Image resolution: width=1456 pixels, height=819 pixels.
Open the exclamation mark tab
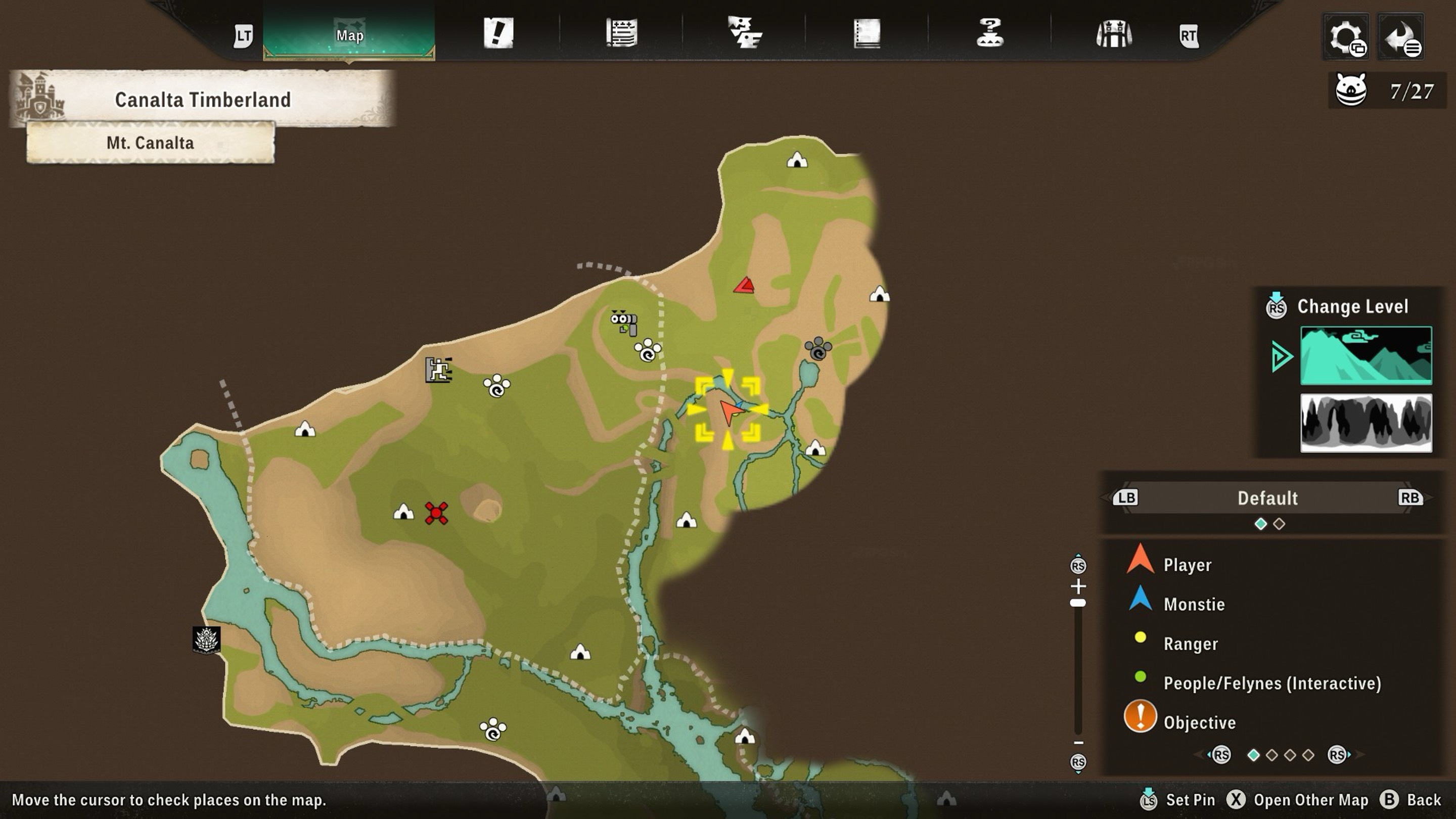(x=498, y=33)
